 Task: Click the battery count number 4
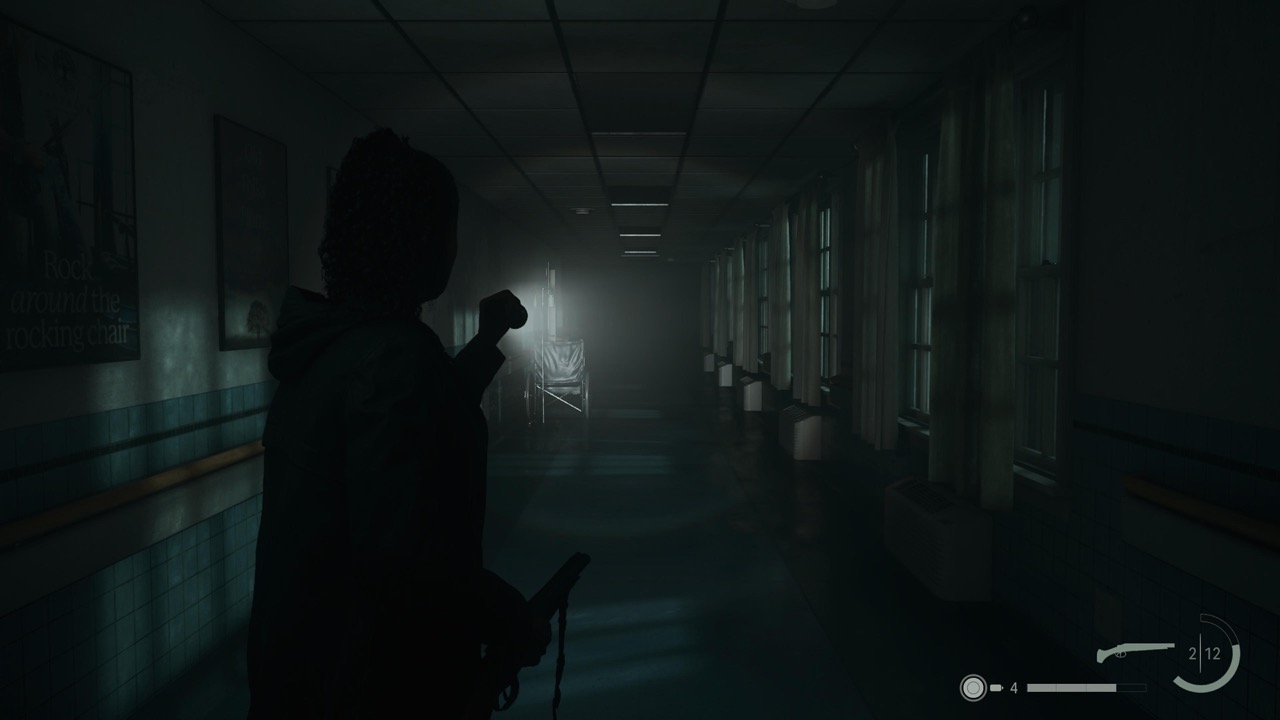1016,690
